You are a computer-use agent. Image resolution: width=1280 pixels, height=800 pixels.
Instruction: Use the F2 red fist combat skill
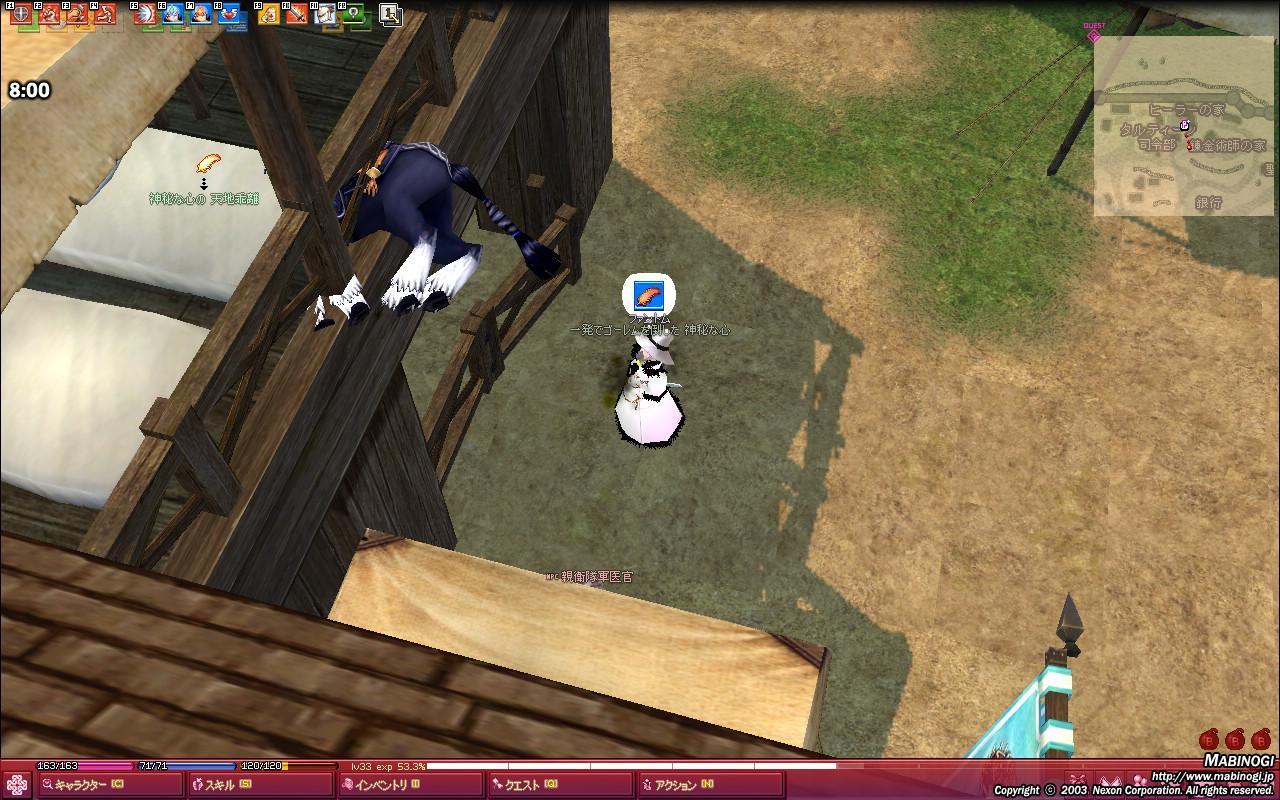pyautogui.click(x=49, y=14)
